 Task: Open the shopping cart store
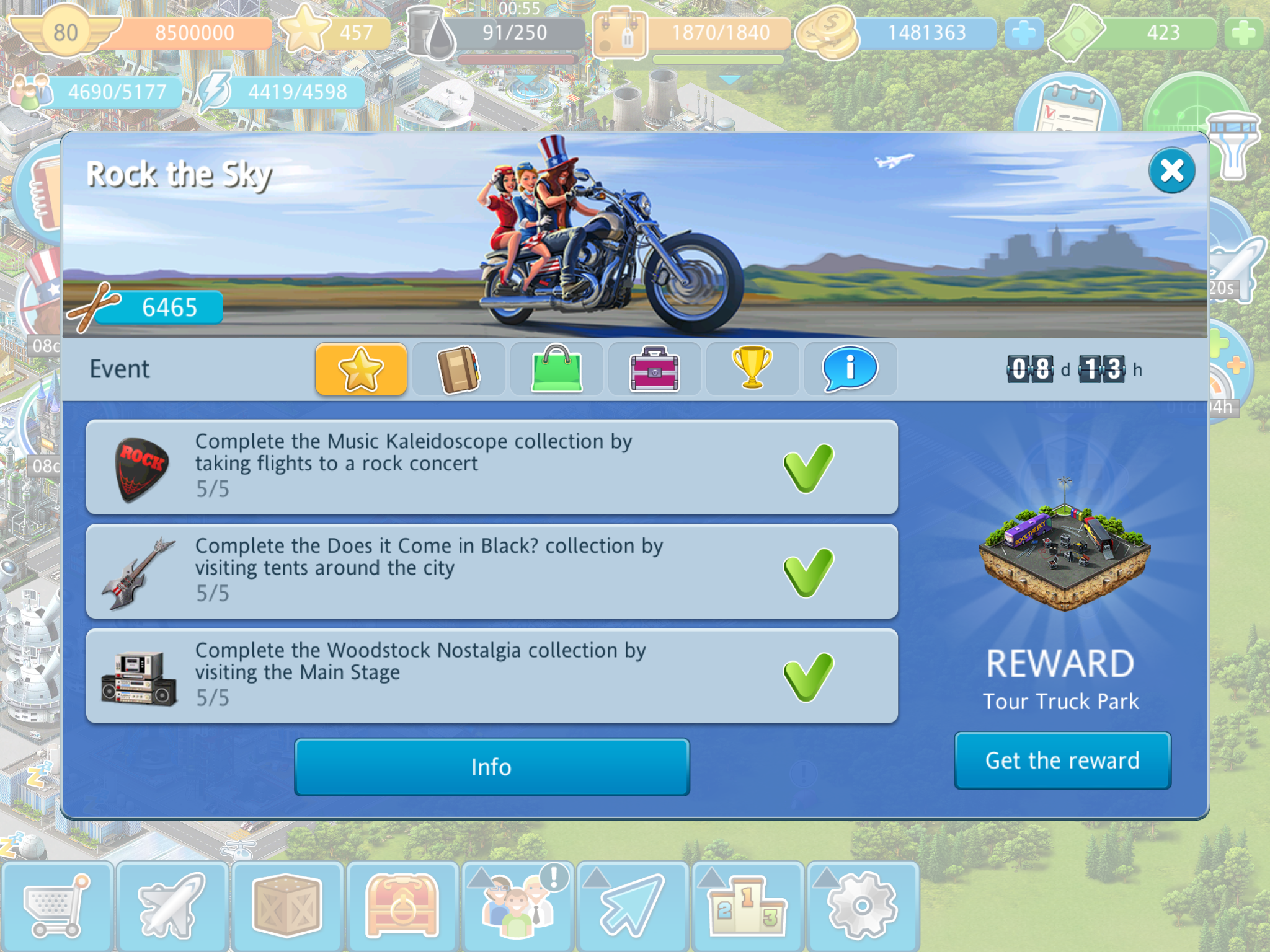click(x=57, y=906)
